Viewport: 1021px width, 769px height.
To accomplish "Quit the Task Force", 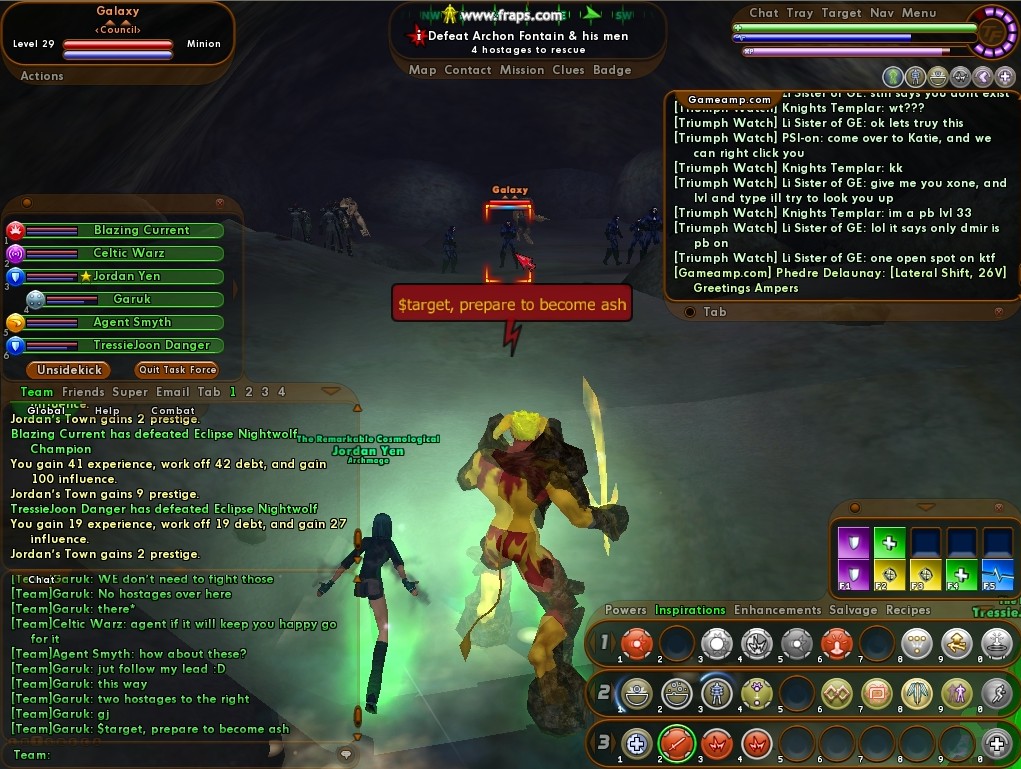I will (x=177, y=370).
